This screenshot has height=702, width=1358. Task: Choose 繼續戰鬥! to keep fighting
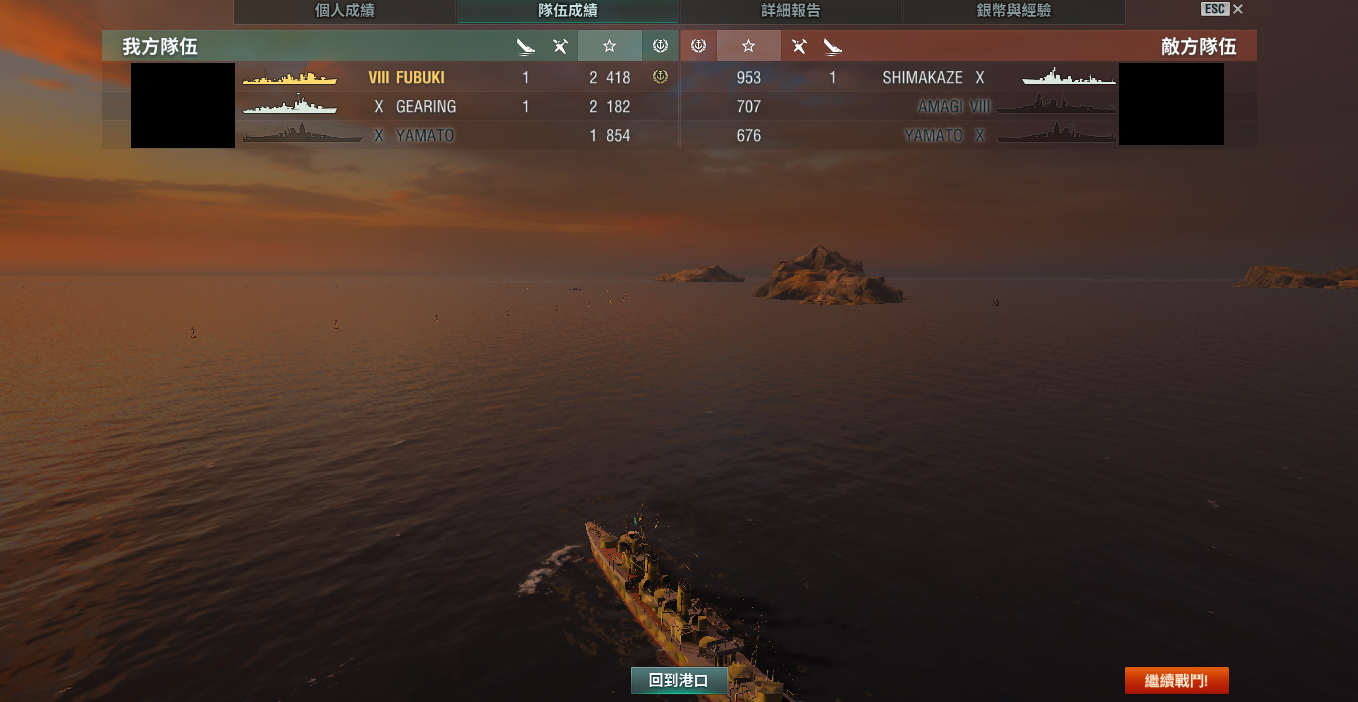click(1176, 681)
